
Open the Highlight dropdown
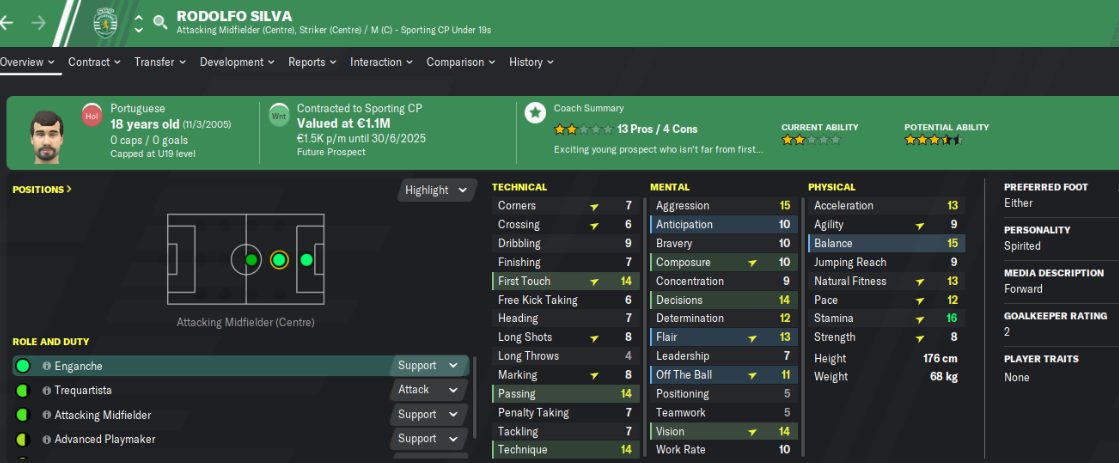point(435,190)
